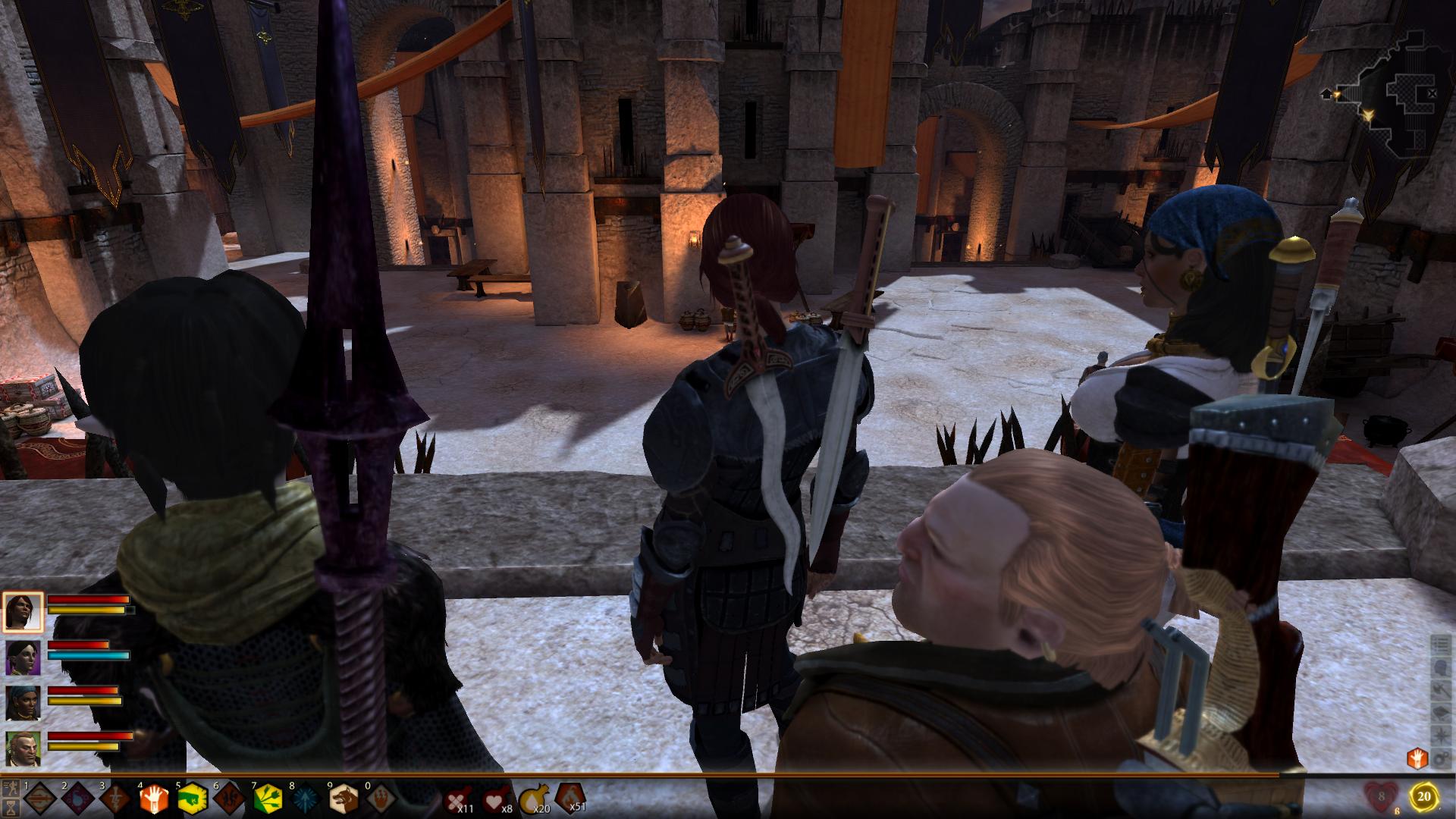Viewport: 1456px width, 819px height.
Task: Select Hawke's party portrait
Action: tap(24, 611)
